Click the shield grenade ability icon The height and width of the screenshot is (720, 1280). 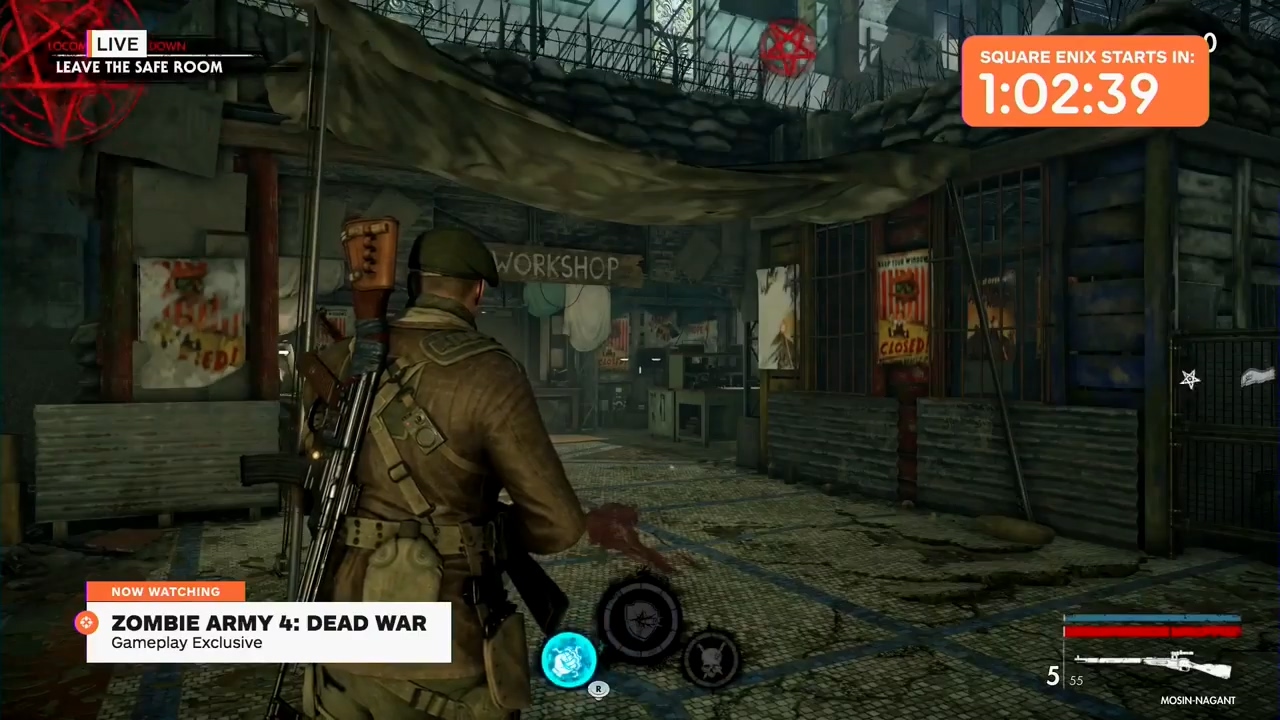click(643, 620)
